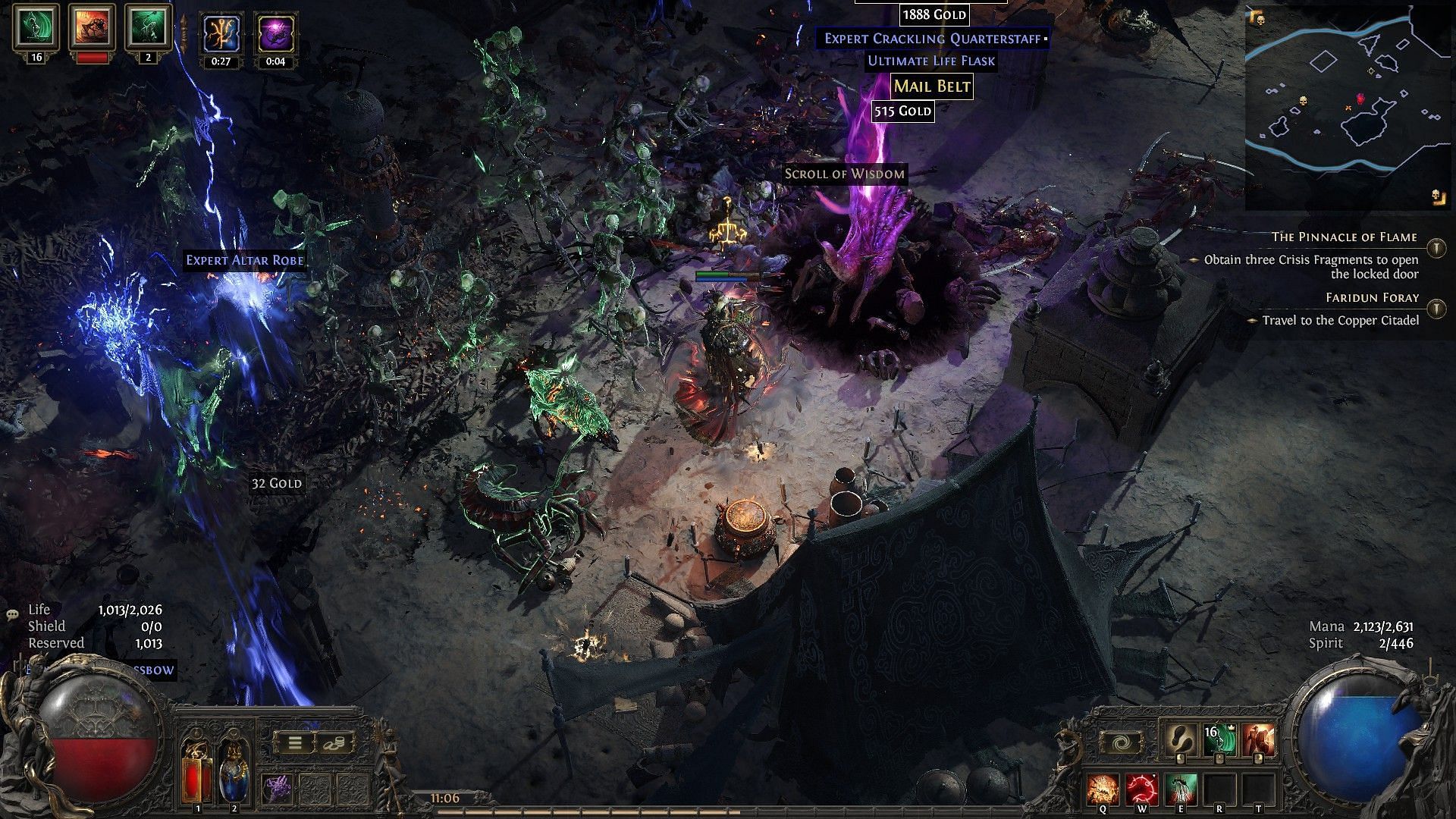Click the swirl portal button
Image resolution: width=1456 pixels, height=819 pixels.
(1121, 742)
